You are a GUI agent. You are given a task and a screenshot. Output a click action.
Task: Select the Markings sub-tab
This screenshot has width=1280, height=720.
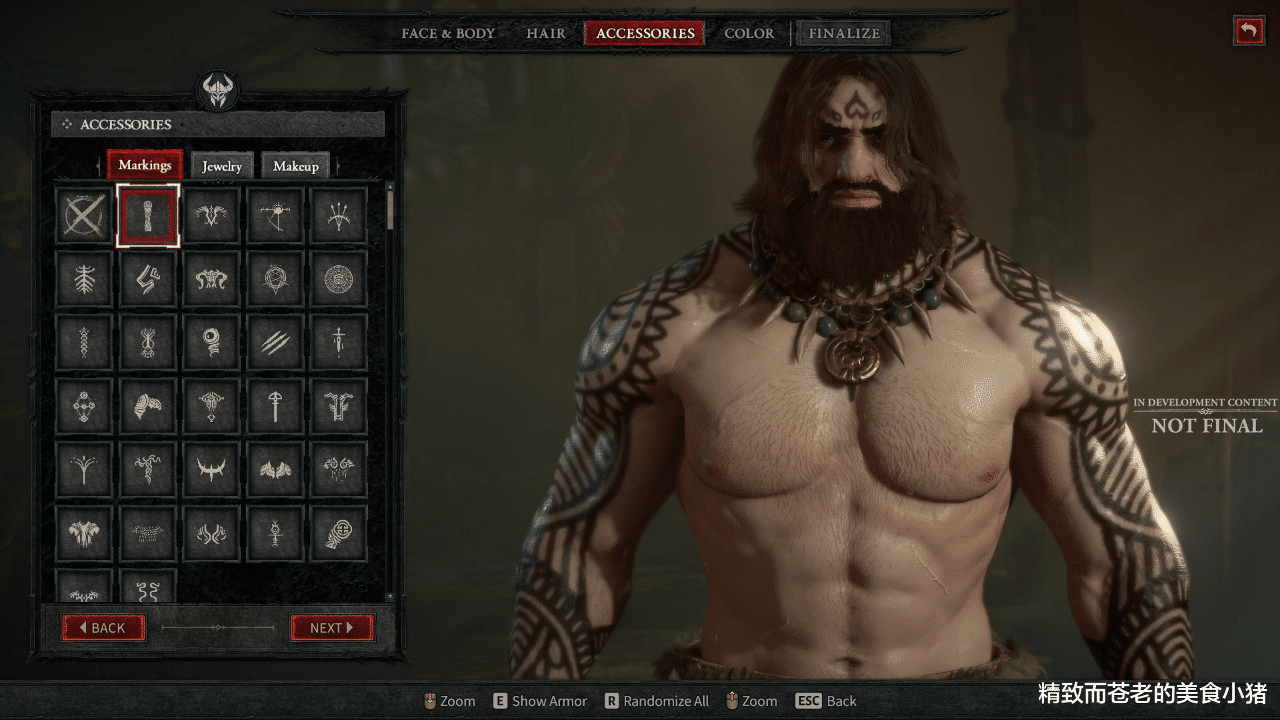(145, 165)
